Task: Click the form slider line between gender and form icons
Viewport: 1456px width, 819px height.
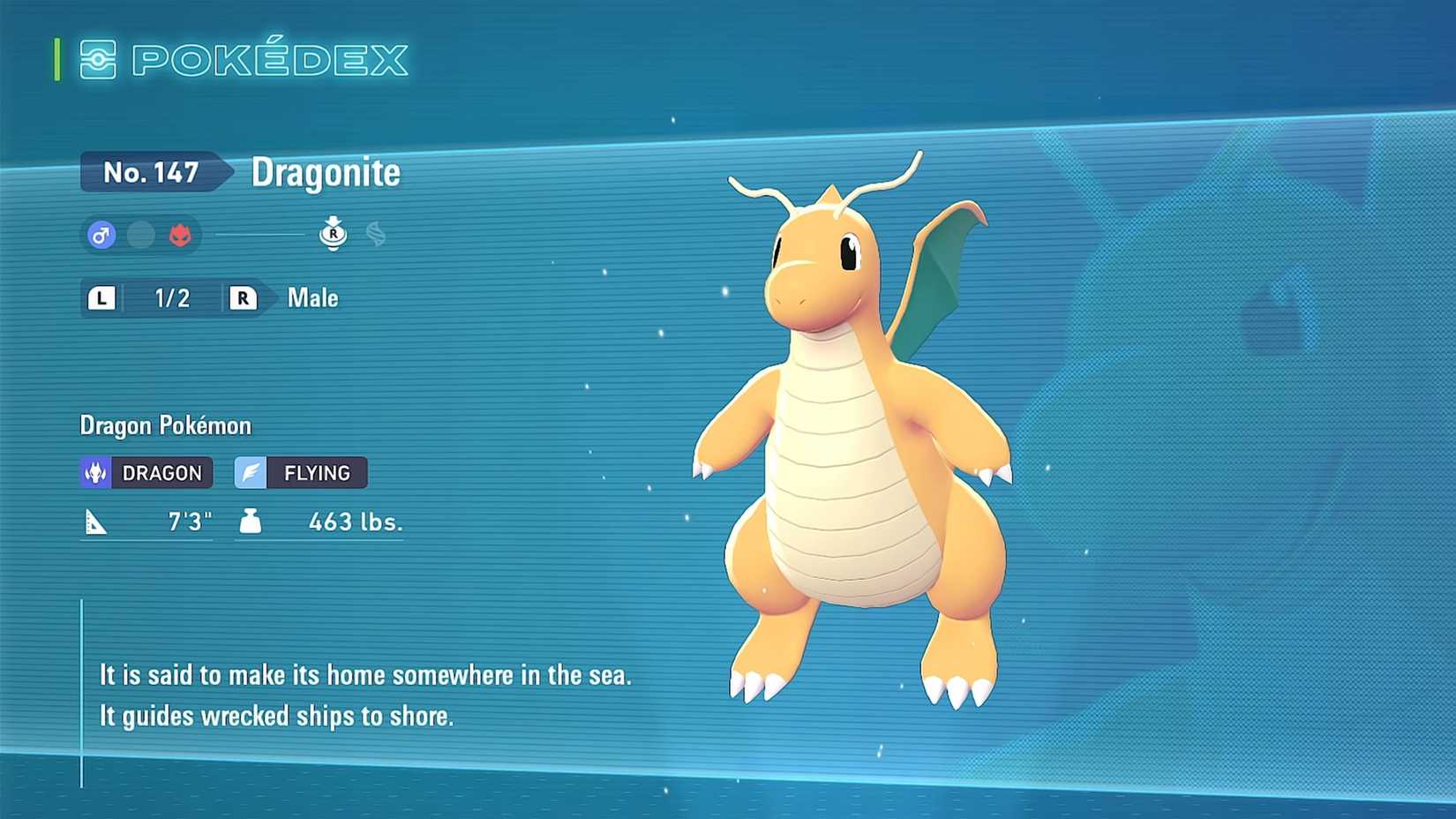Action: click(259, 235)
